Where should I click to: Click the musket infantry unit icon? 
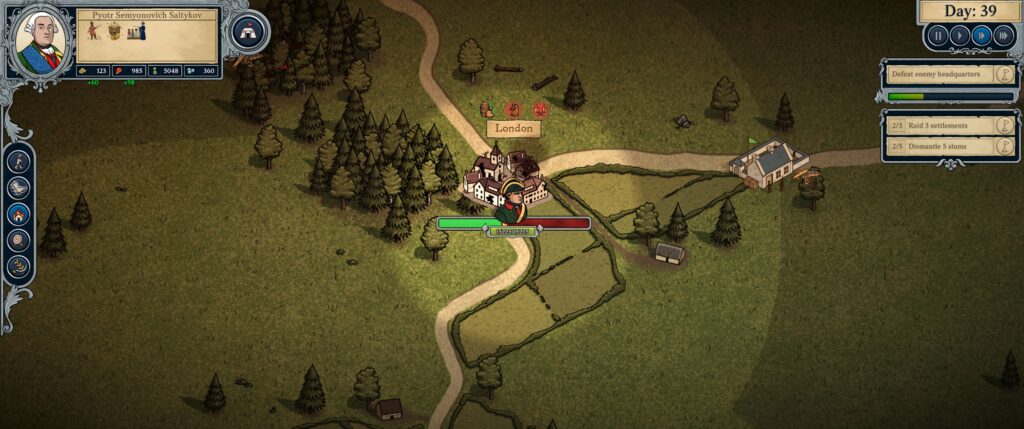(x=93, y=31)
